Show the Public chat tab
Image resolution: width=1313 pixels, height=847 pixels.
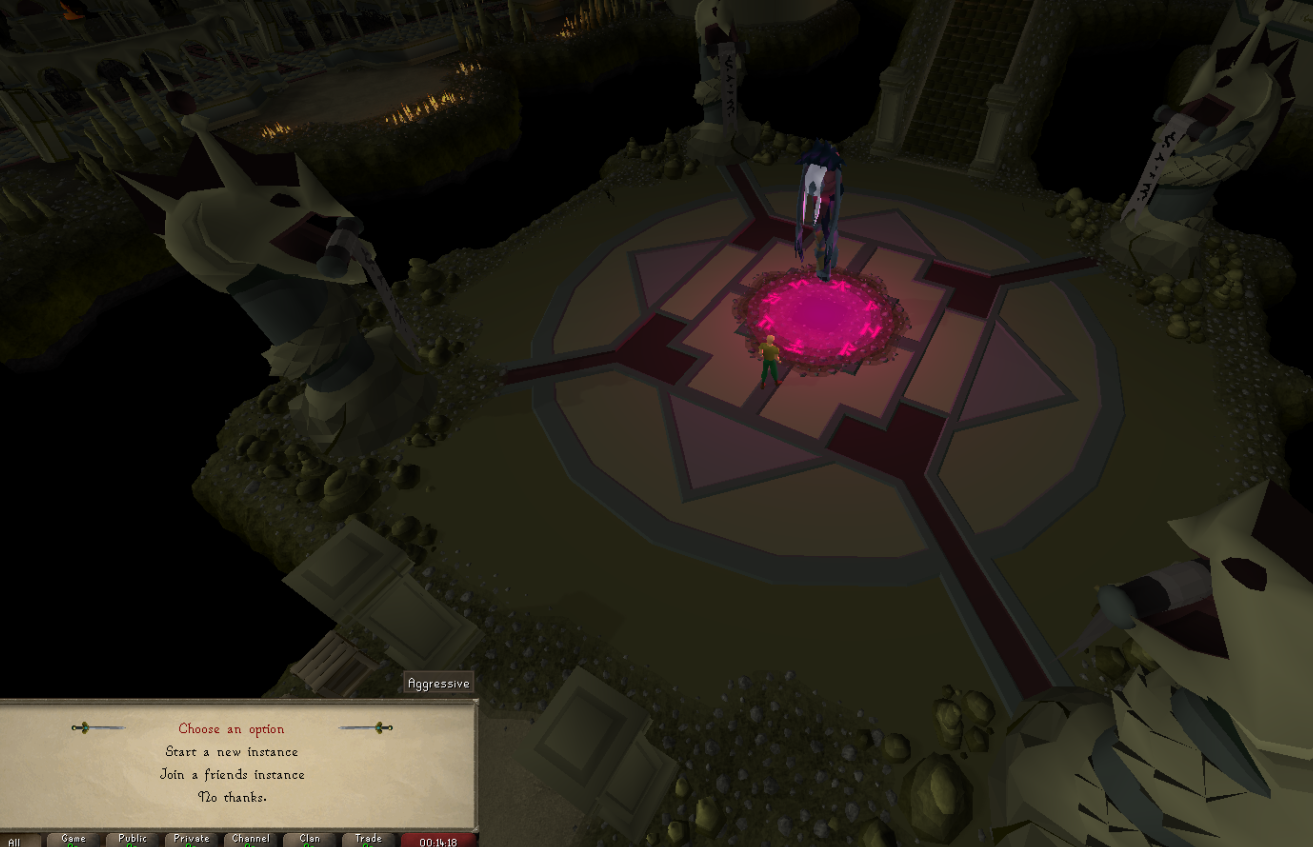pyautogui.click(x=132, y=840)
